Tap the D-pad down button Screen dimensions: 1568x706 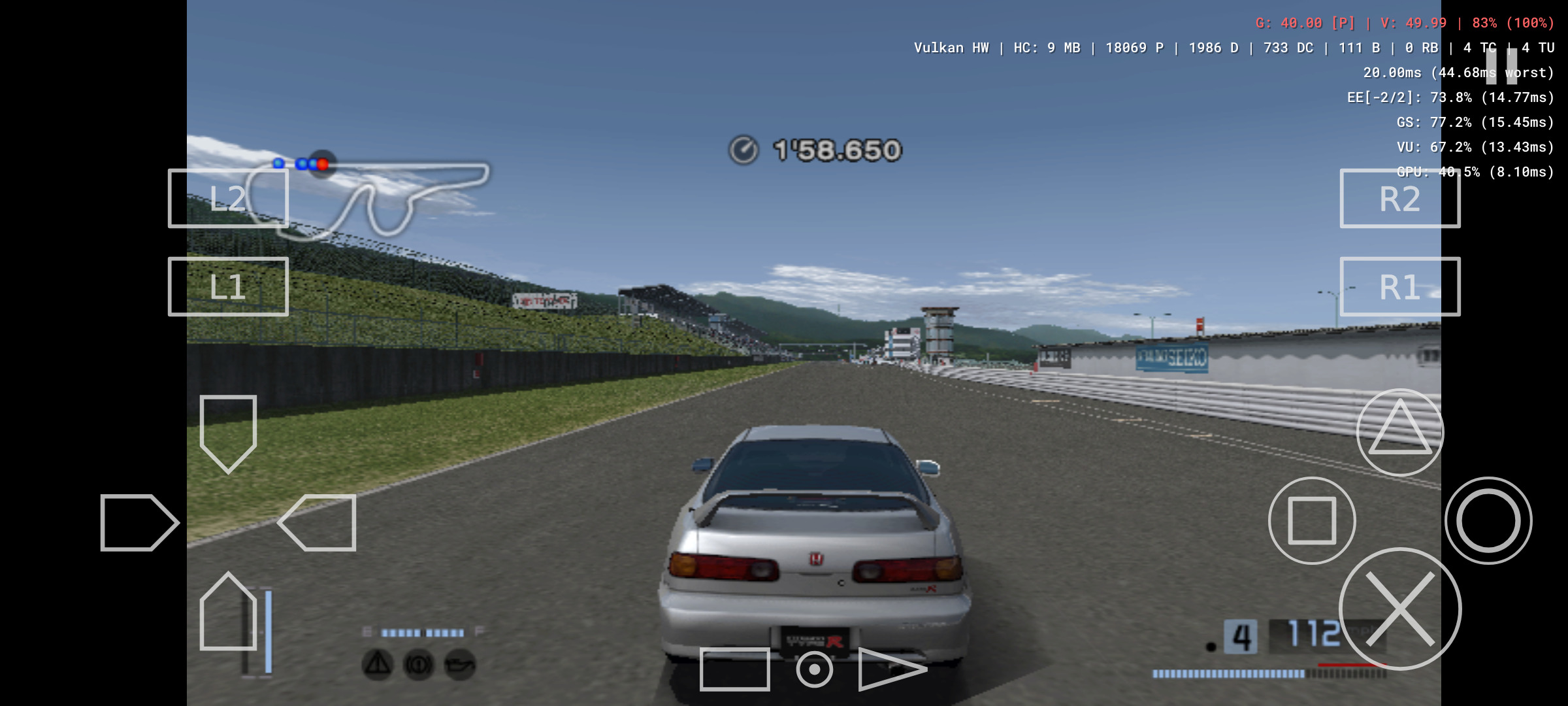(x=228, y=612)
